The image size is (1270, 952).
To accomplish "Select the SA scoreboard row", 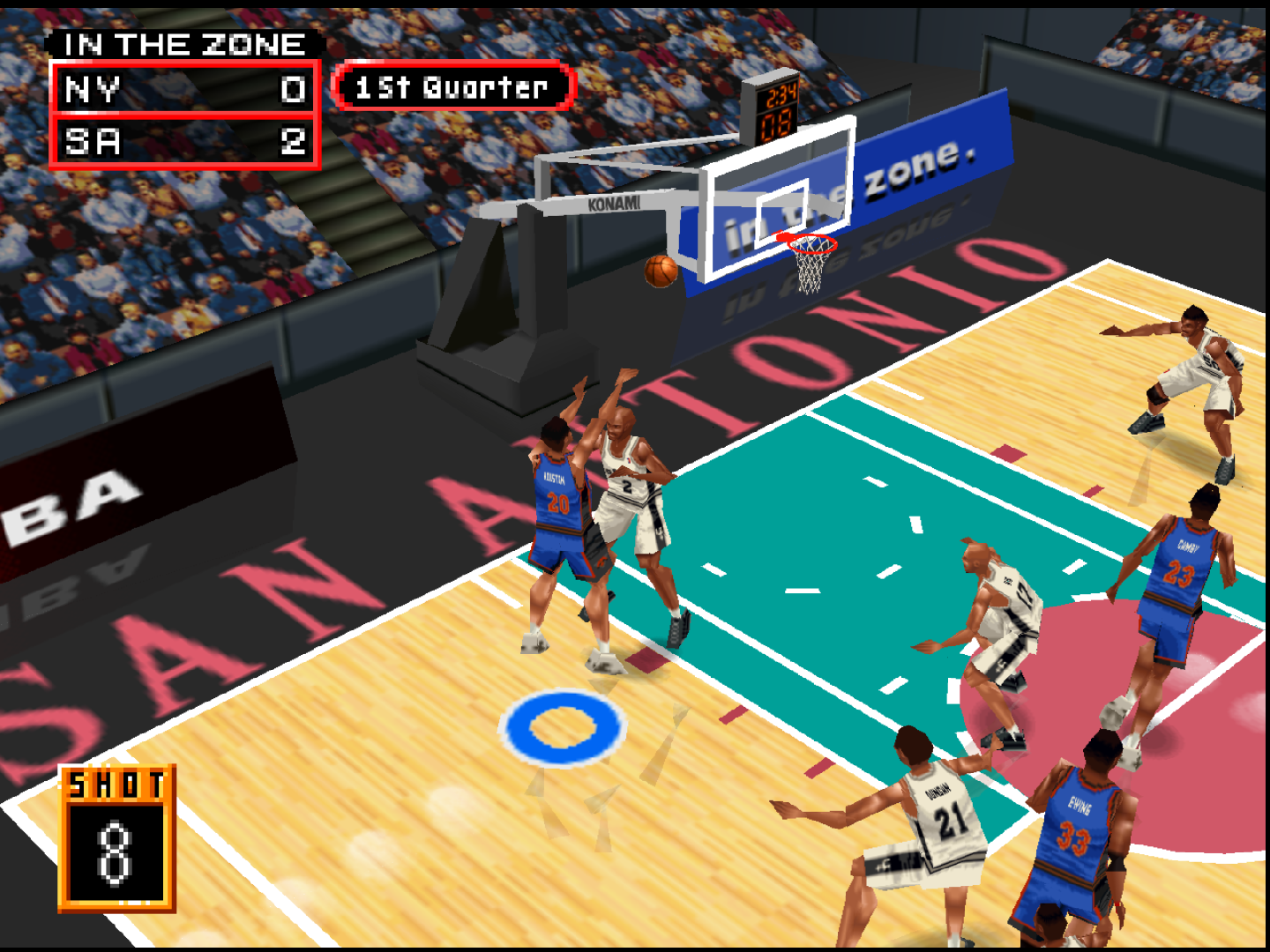I will [x=185, y=141].
